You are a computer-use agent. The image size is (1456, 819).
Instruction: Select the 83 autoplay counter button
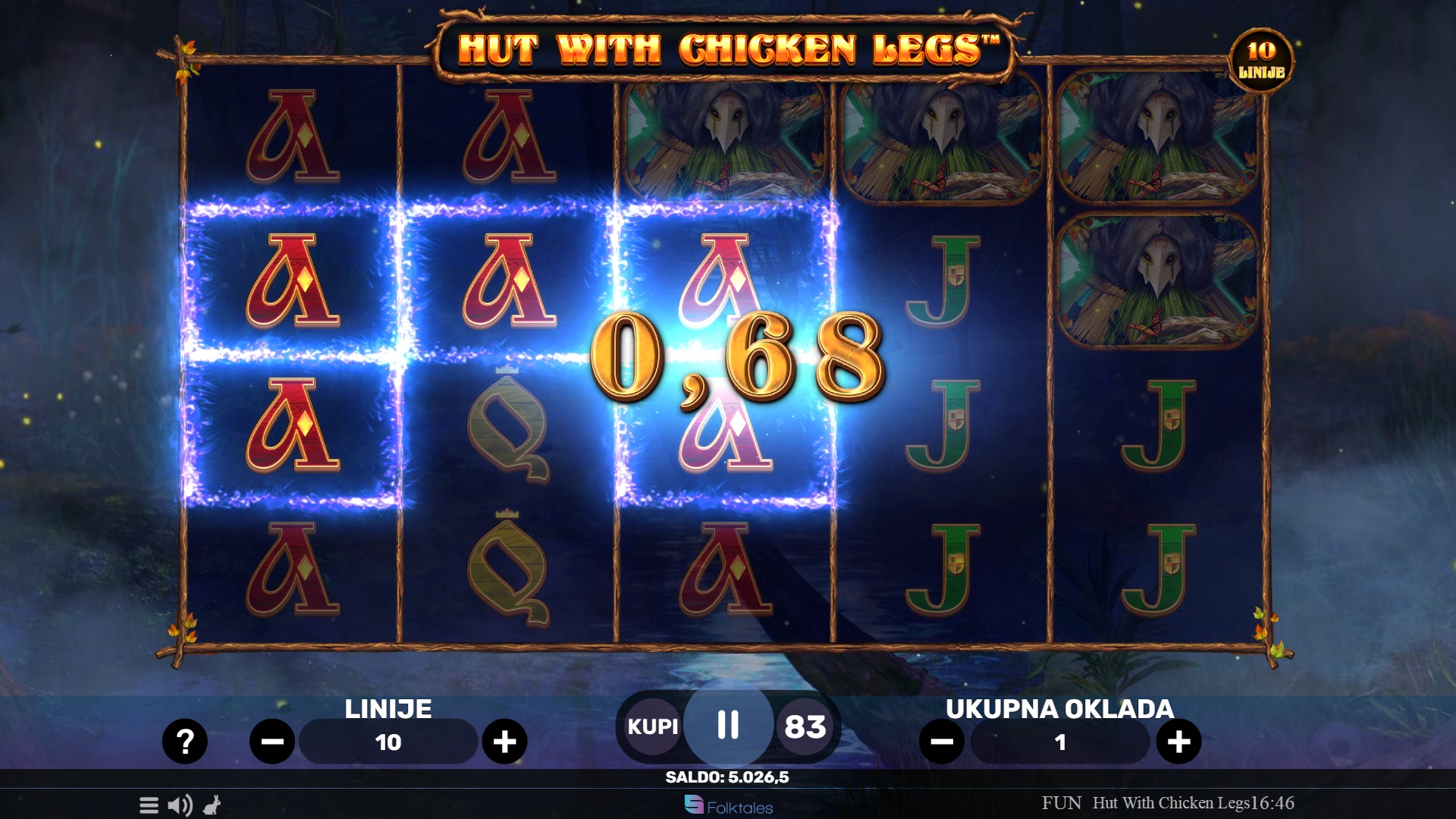[x=805, y=726]
